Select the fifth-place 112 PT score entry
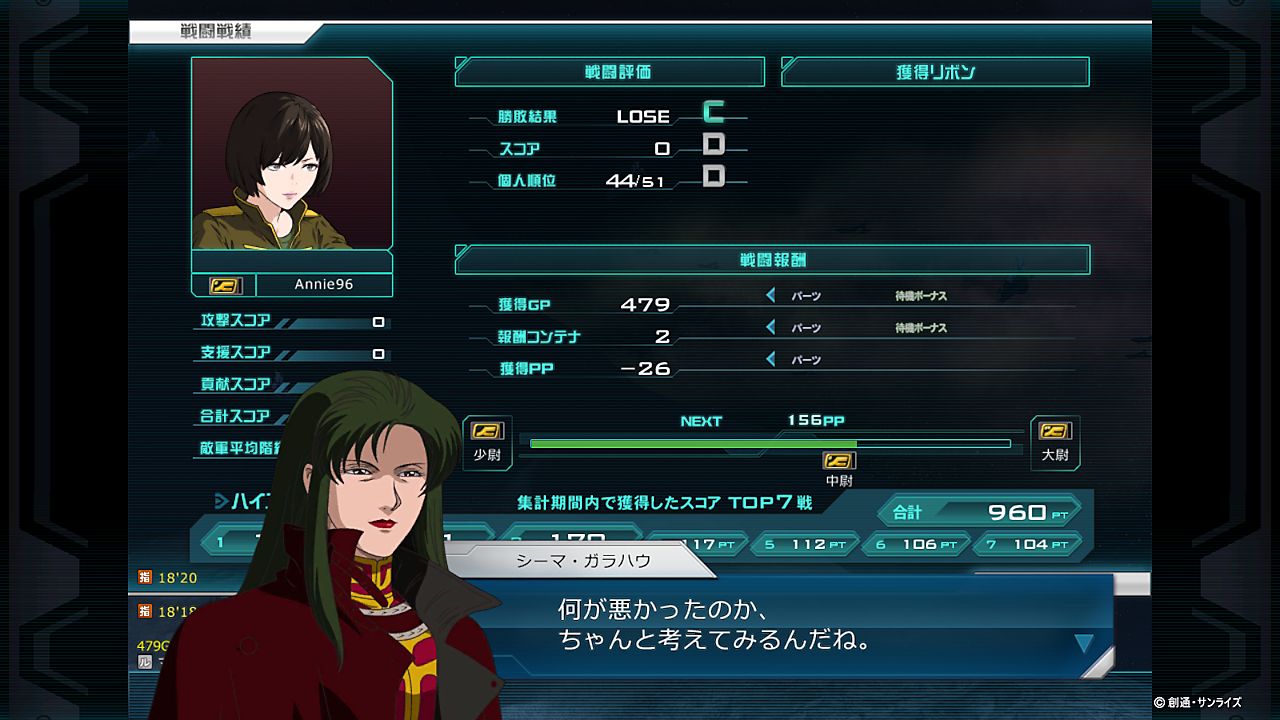The image size is (1280, 720). pos(805,545)
